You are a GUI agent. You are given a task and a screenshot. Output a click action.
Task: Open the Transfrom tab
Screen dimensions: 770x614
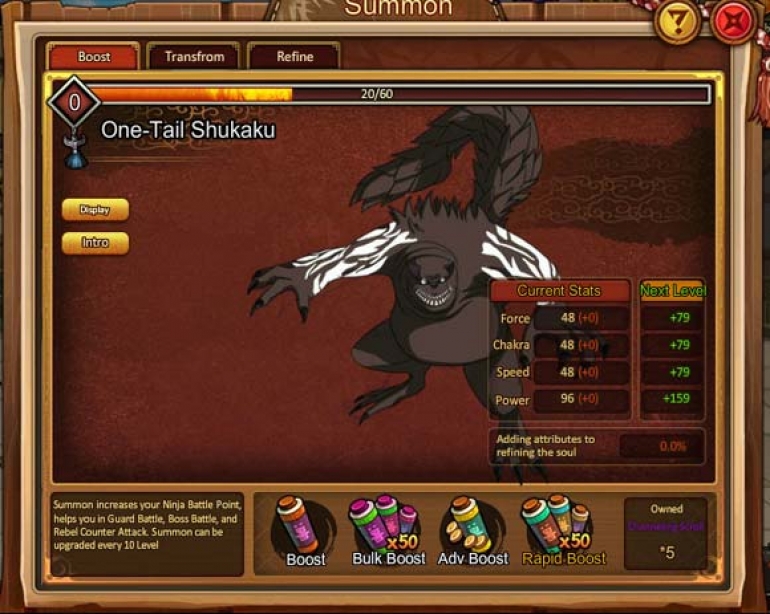194,56
